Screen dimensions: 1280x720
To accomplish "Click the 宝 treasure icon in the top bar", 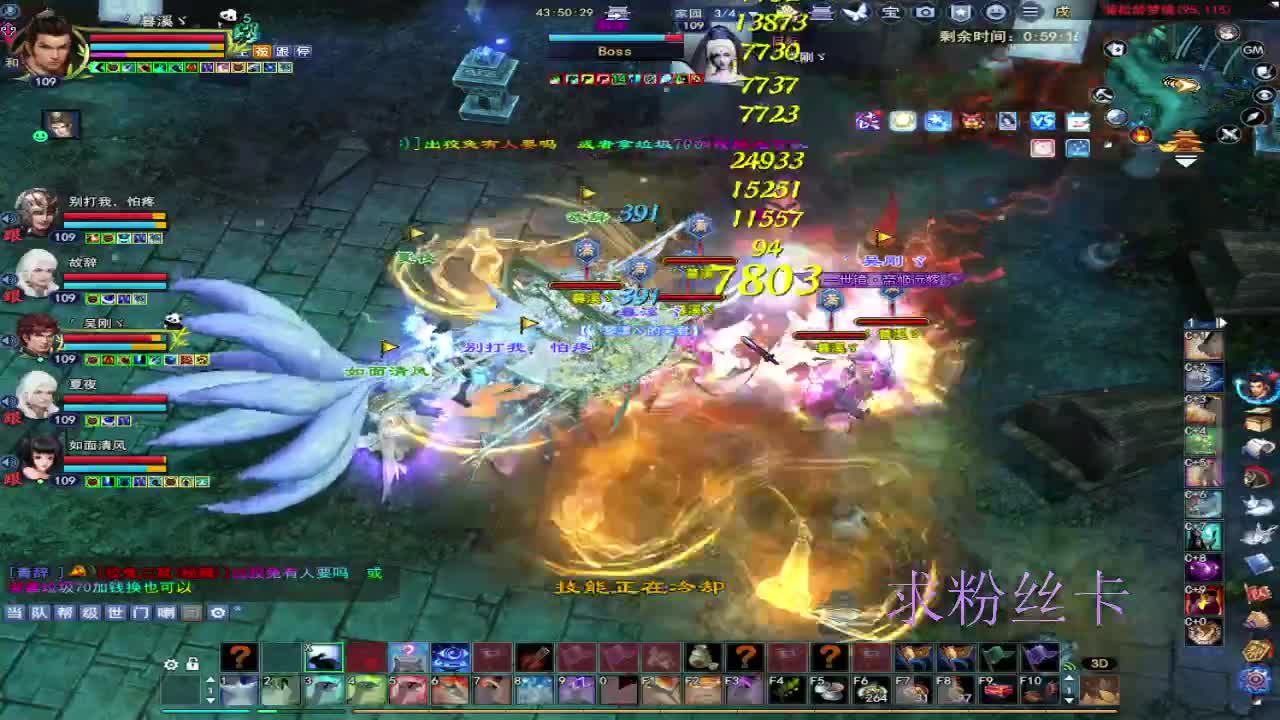I will 891,12.
